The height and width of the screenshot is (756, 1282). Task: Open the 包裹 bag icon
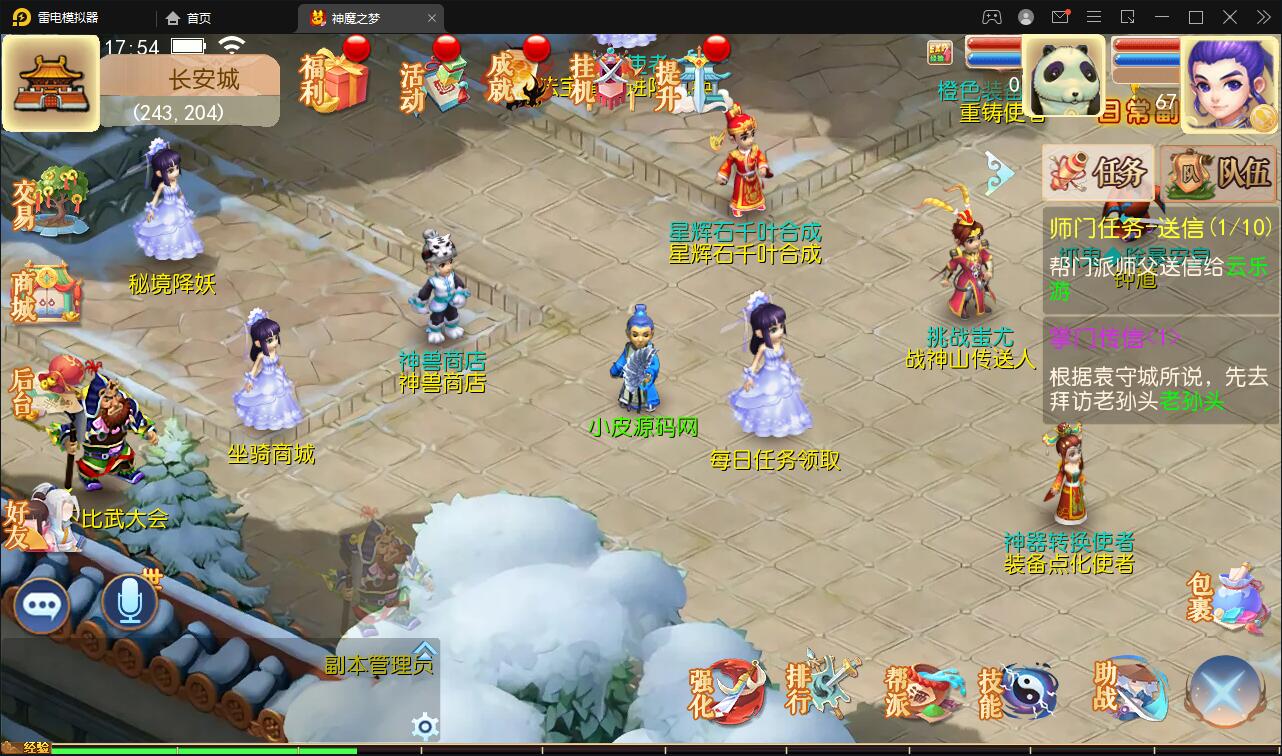(x=1231, y=595)
